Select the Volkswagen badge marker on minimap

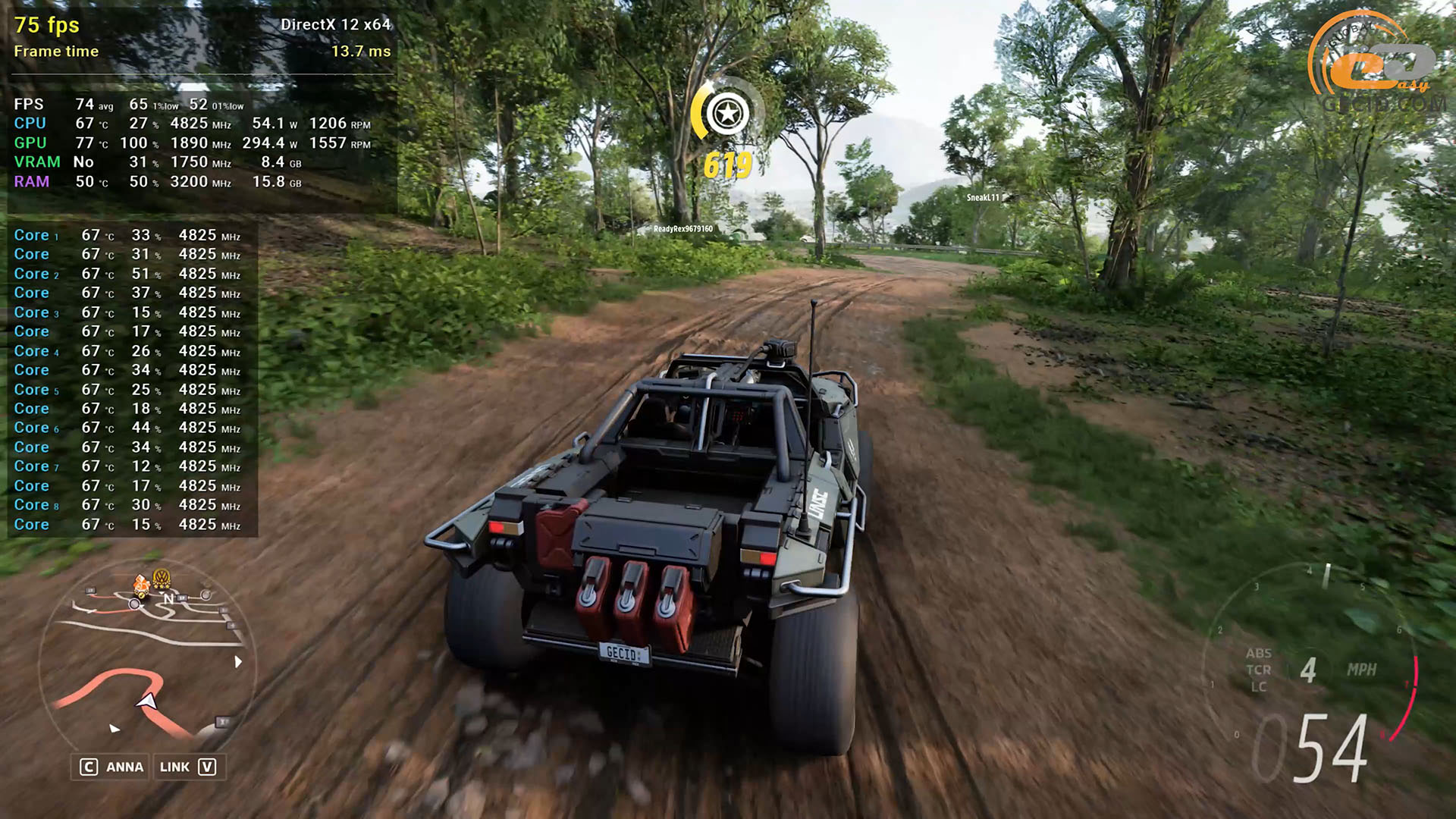point(161,579)
